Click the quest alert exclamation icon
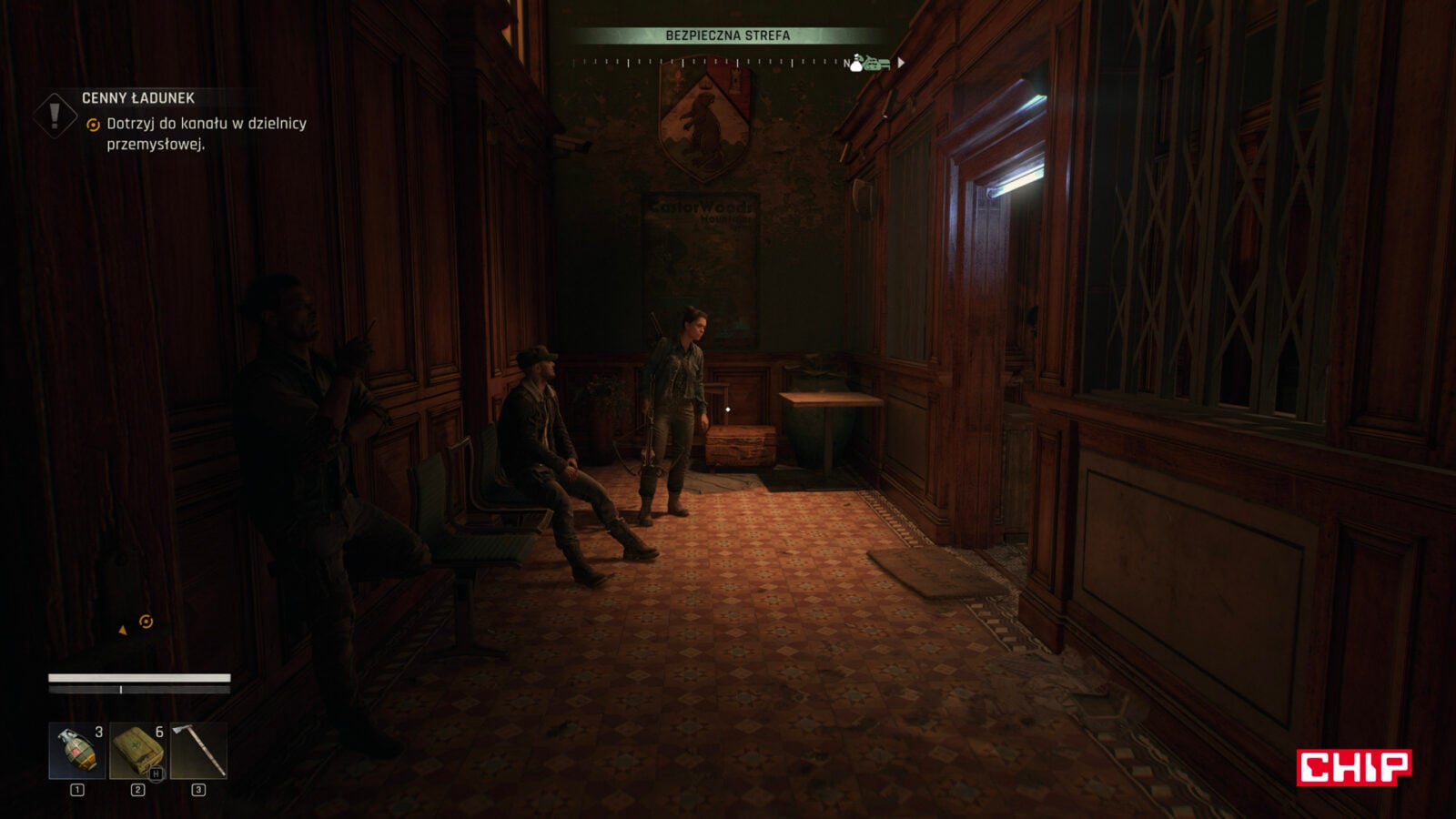The width and height of the screenshot is (1456, 819). point(55,116)
